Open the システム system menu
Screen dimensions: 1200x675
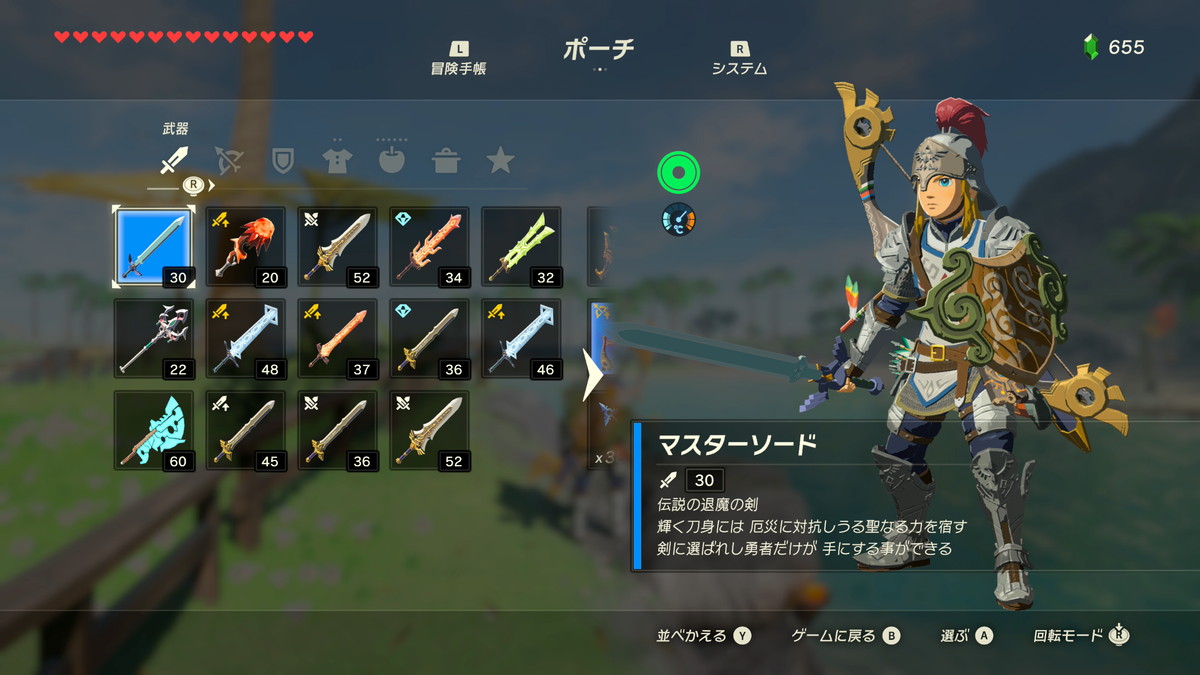click(739, 60)
